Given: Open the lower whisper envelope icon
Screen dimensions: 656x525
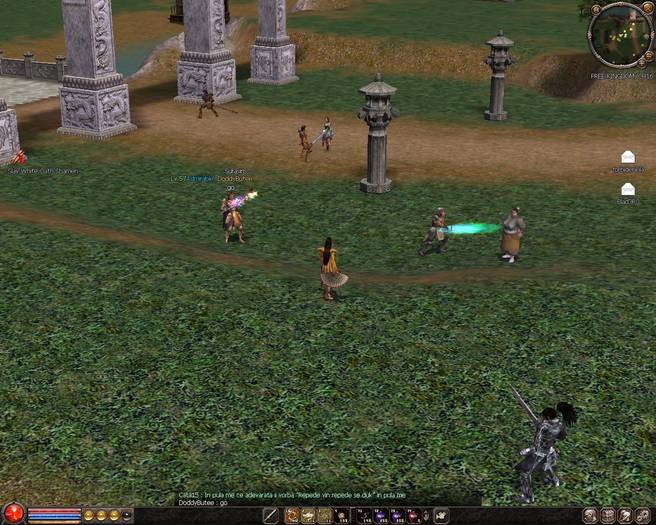Looking at the screenshot, I should point(627,189).
